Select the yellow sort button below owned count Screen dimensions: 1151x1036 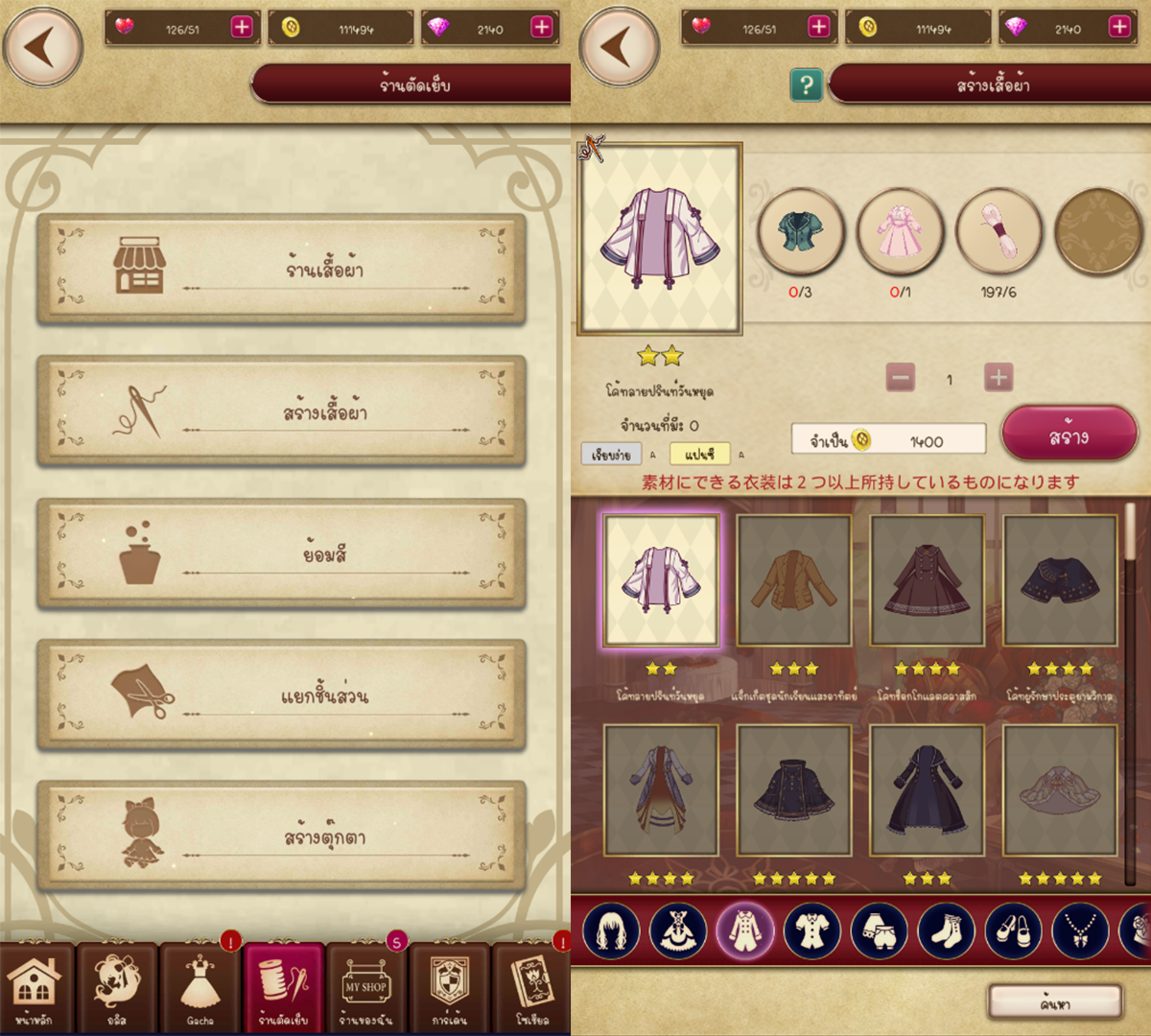point(699,454)
